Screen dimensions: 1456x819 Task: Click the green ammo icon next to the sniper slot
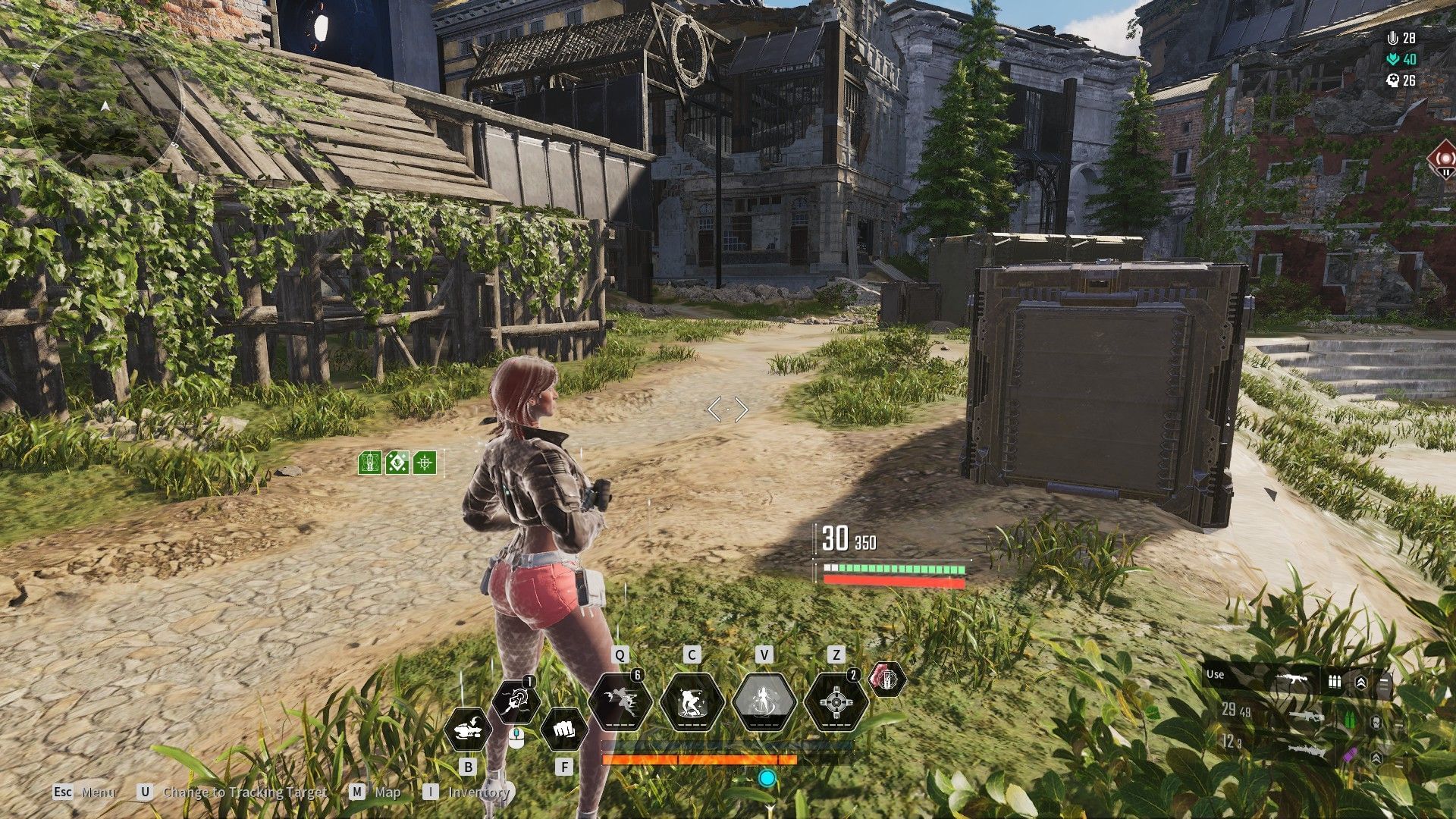click(x=1349, y=720)
